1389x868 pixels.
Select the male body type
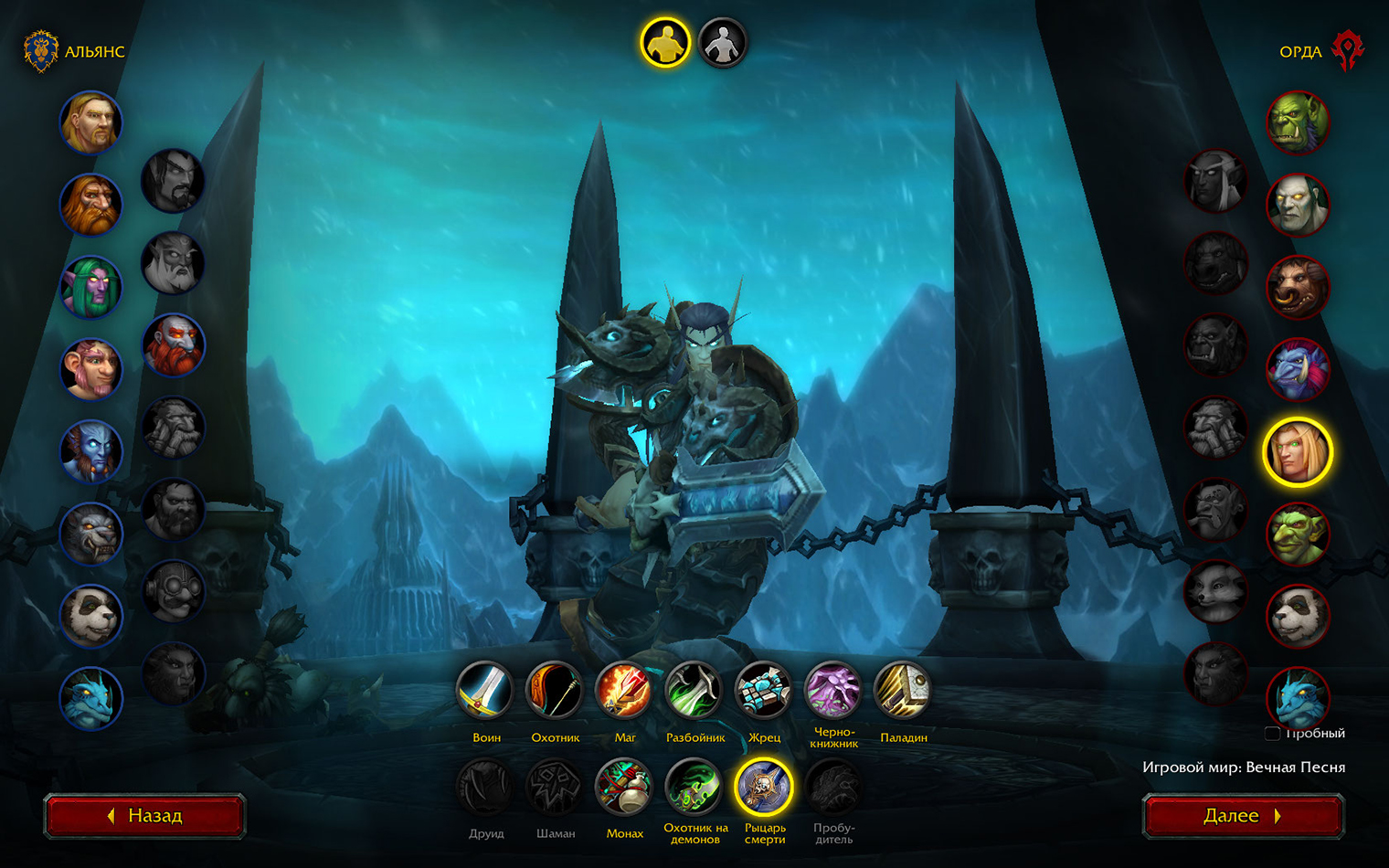click(664, 42)
